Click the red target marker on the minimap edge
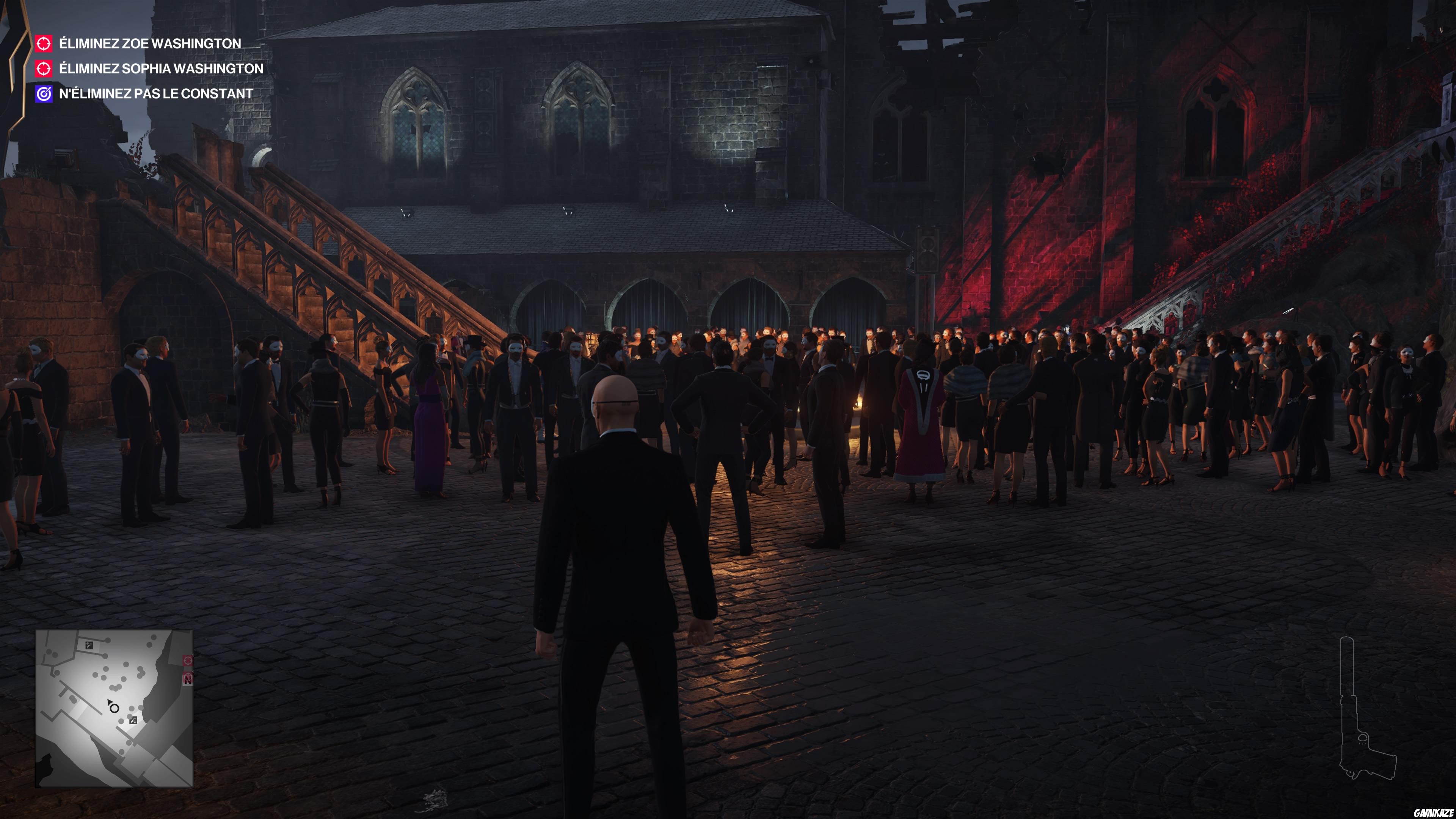Image resolution: width=1456 pixels, height=819 pixels. (x=188, y=661)
